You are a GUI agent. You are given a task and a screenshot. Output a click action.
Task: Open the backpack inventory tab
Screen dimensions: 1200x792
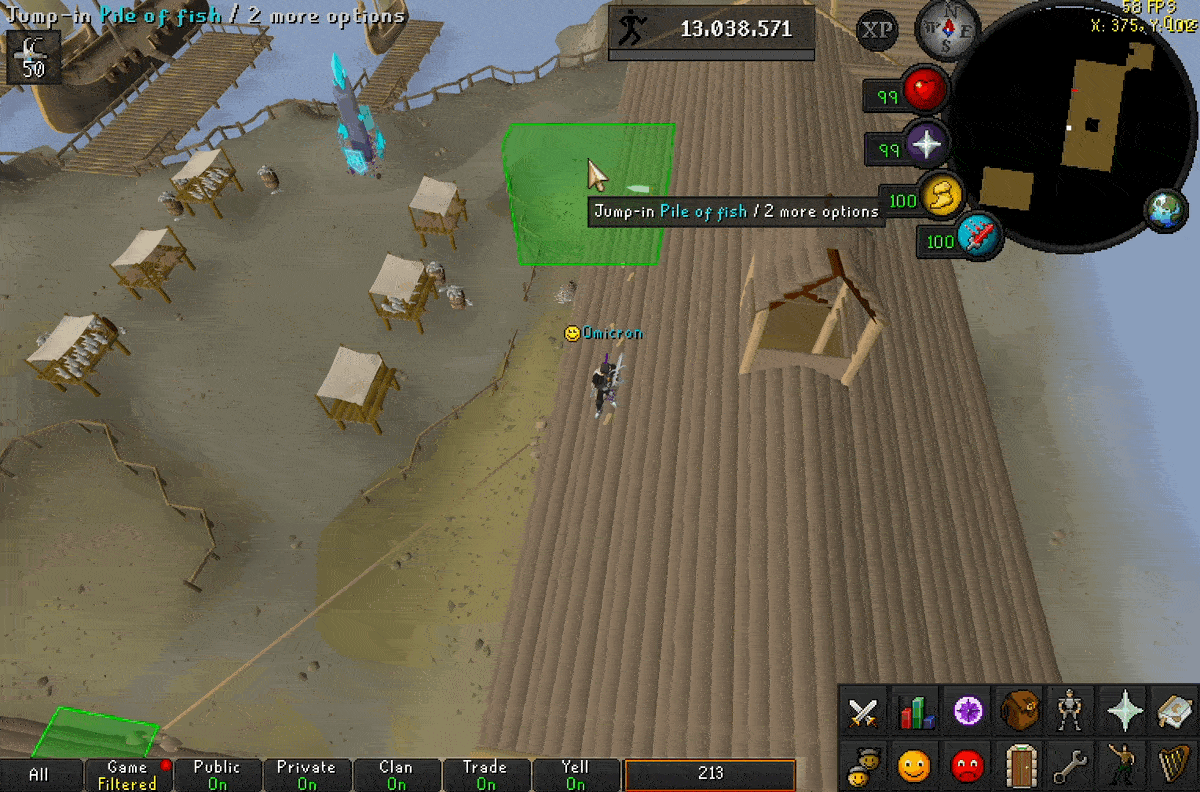pyautogui.click(x=1020, y=712)
